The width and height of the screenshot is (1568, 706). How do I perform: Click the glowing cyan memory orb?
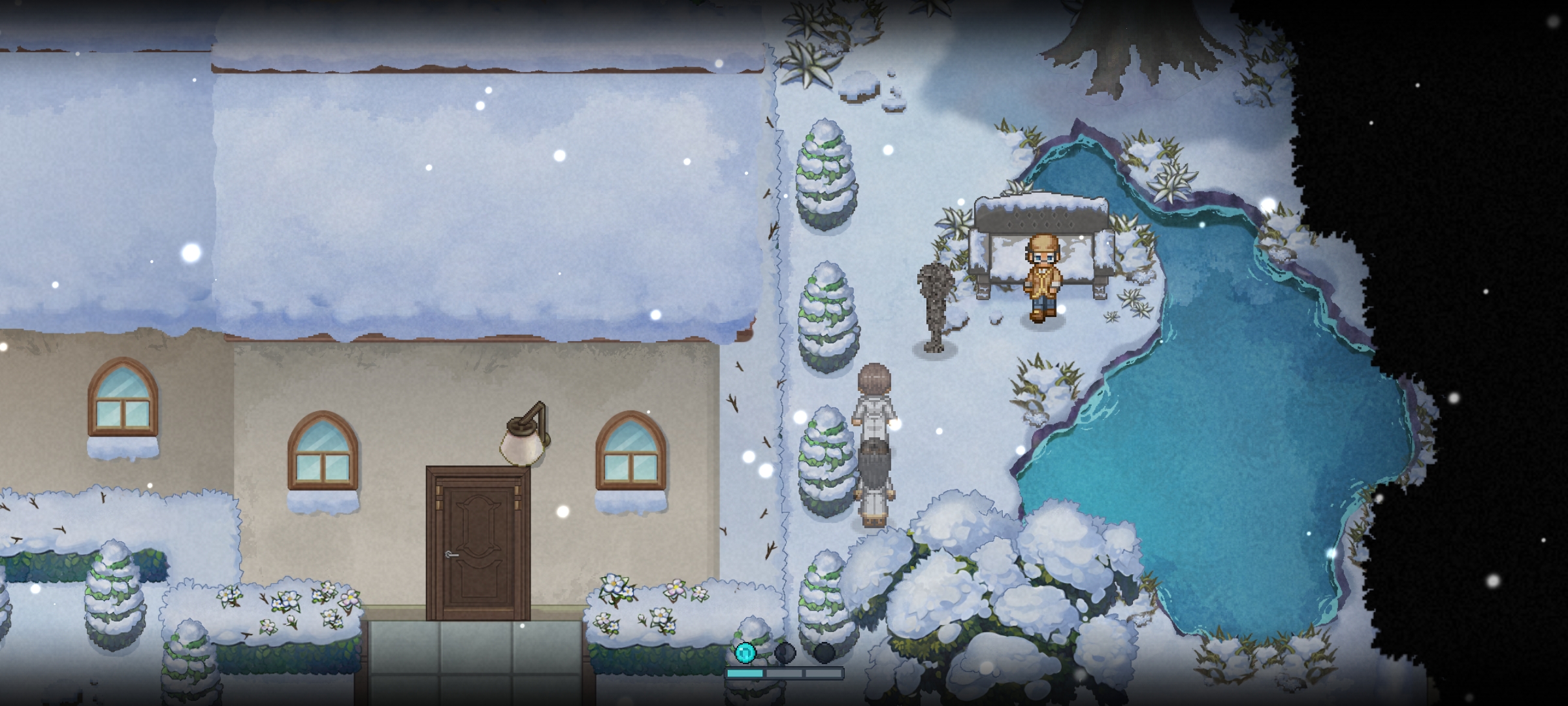coord(745,652)
